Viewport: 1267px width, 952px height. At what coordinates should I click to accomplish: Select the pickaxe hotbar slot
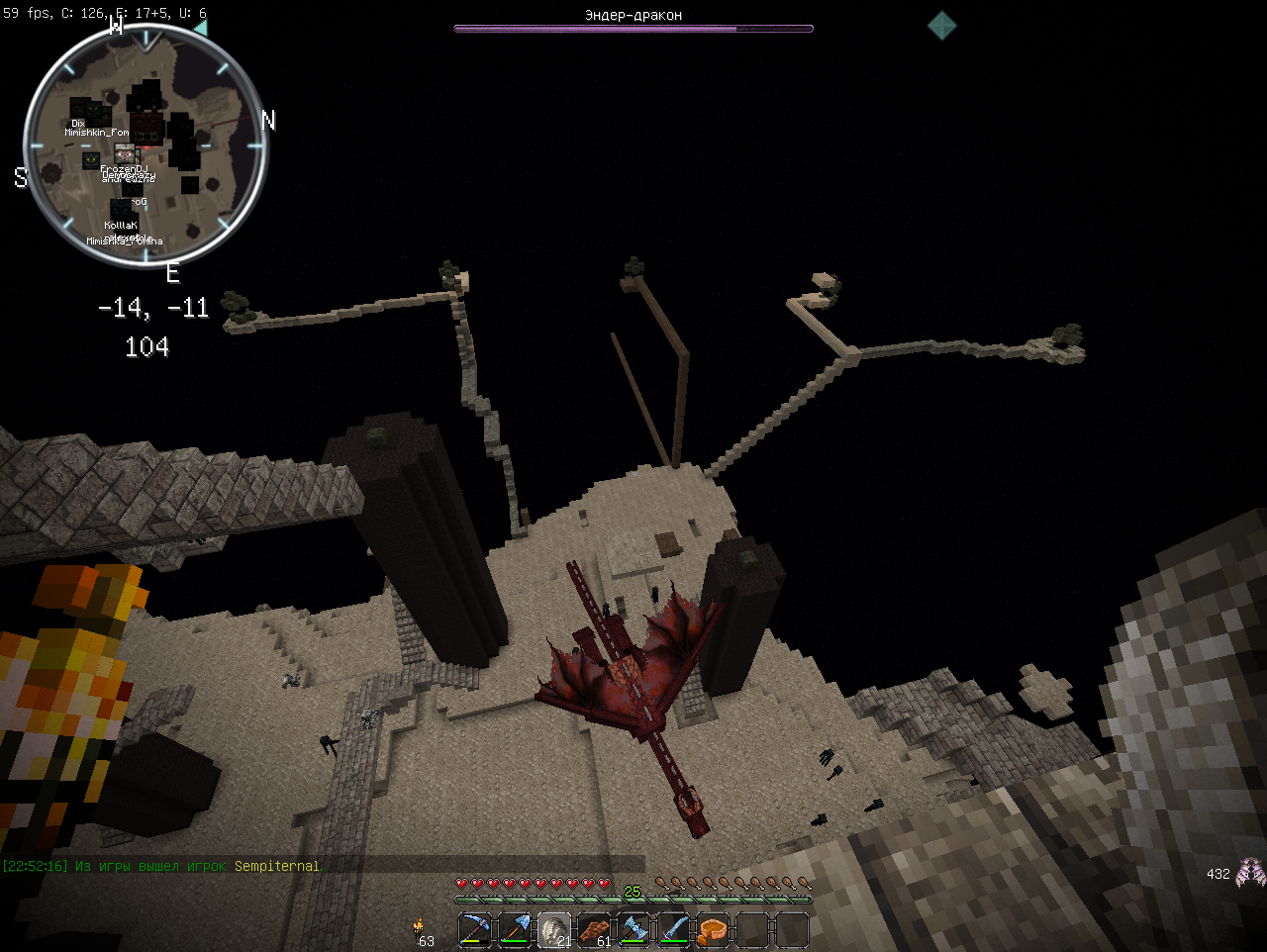tap(475, 930)
